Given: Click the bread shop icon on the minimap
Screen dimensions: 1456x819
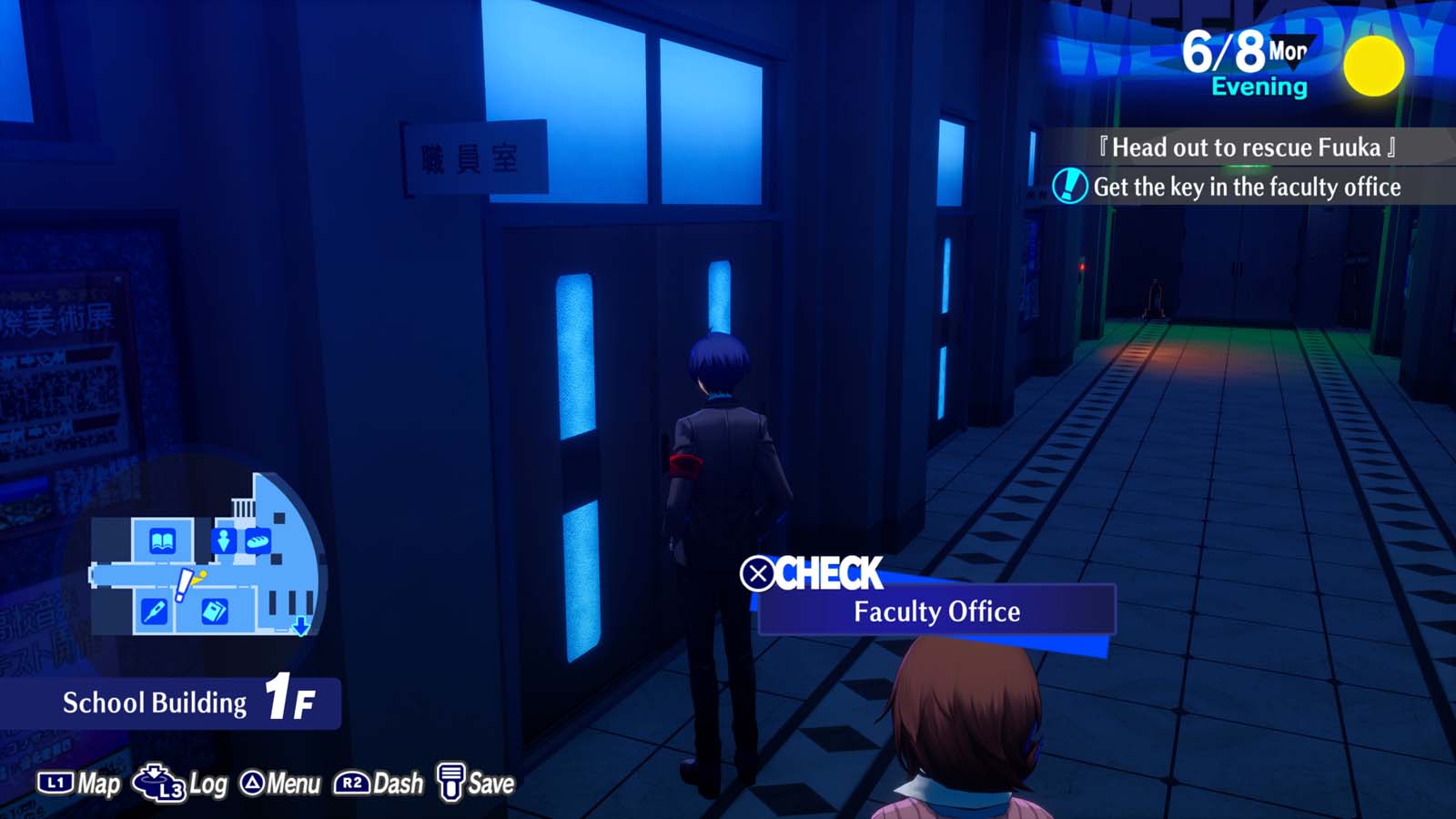Looking at the screenshot, I should coord(258,540).
